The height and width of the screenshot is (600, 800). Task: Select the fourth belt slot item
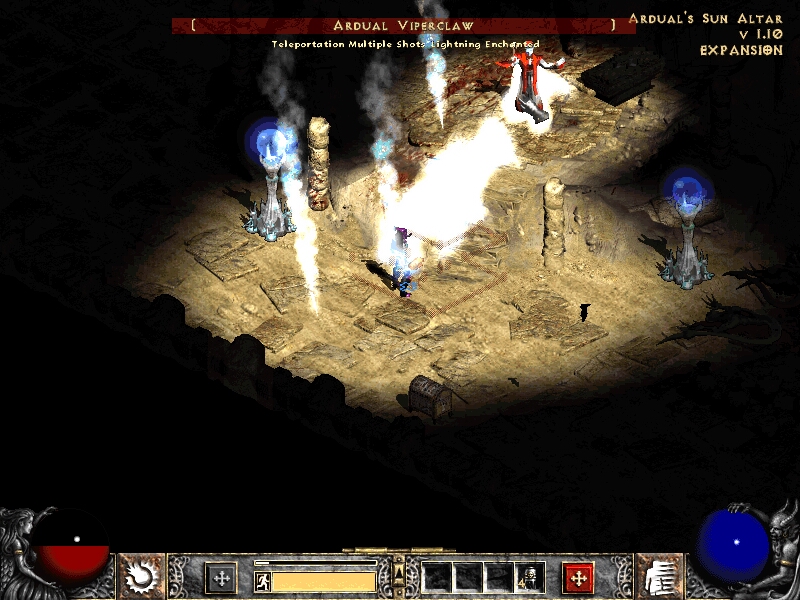click(x=529, y=576)
